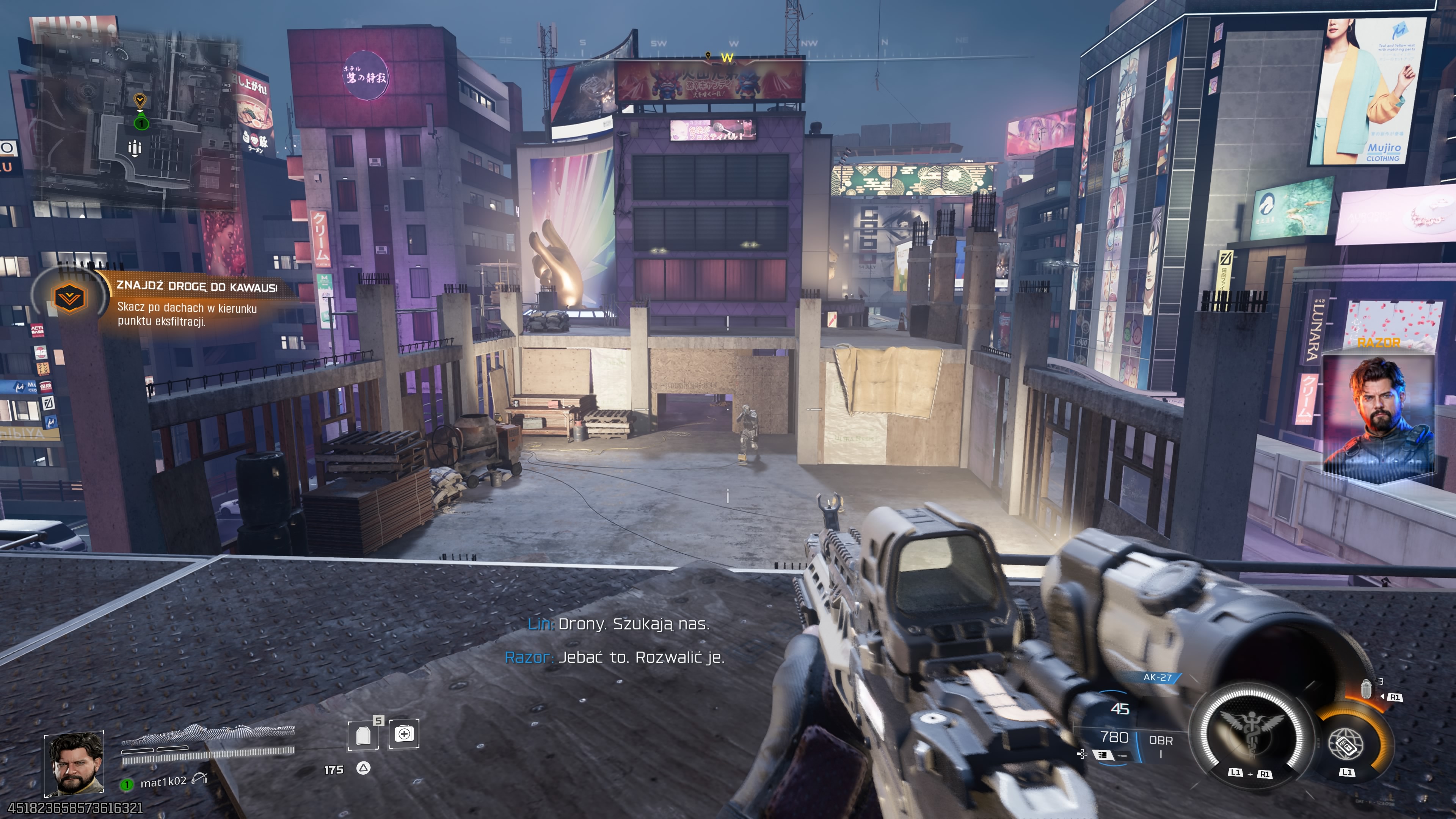
Task: Select the yellow objective marker on the minimap
Action: 140,101
